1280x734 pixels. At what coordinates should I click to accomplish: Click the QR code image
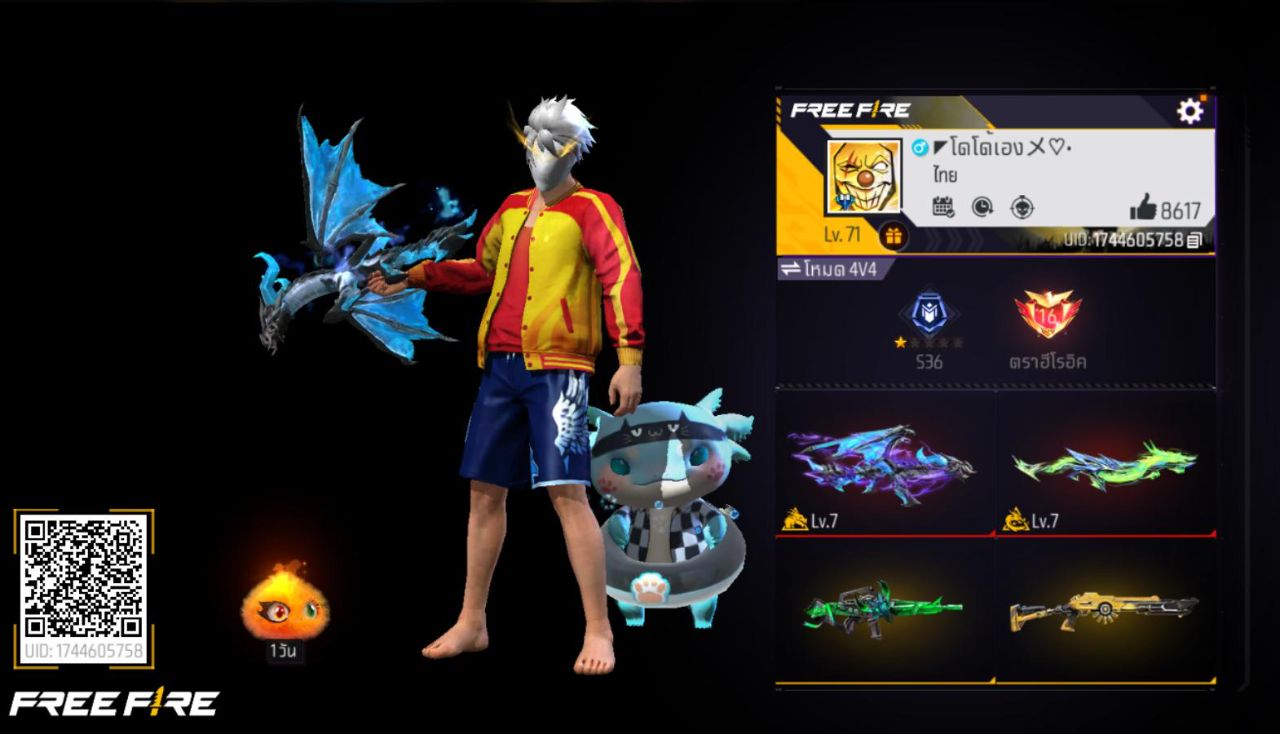pyautogui.click(x=84, y=576)
